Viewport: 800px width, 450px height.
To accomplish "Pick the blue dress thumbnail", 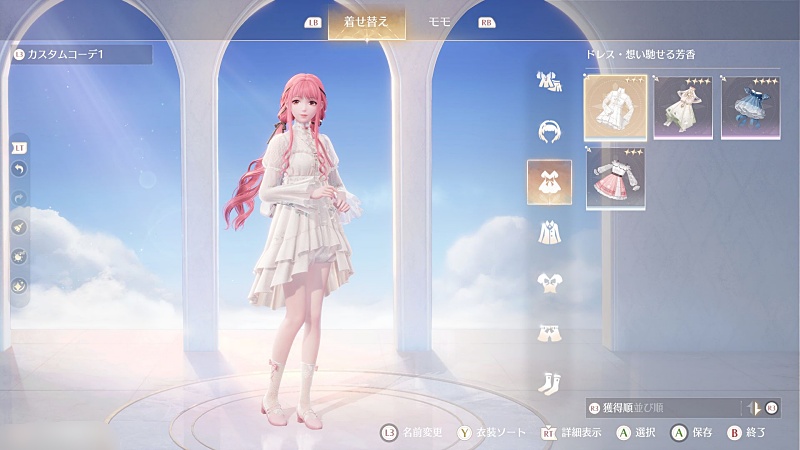I will 751,107.
